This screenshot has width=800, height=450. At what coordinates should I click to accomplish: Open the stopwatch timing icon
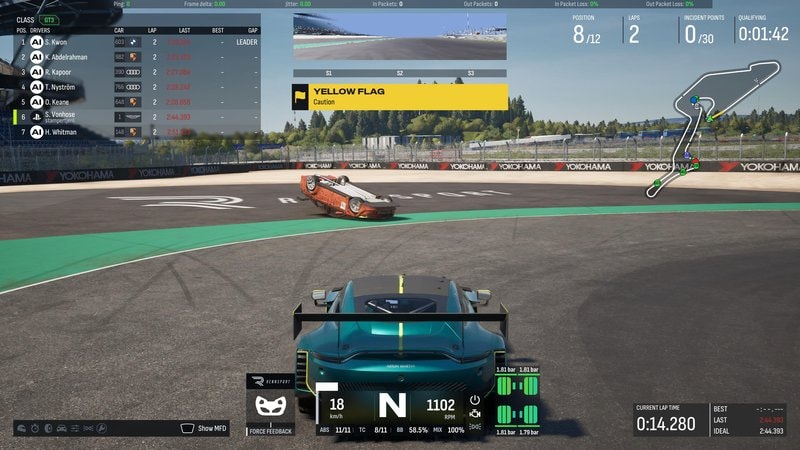pos(37,428)
